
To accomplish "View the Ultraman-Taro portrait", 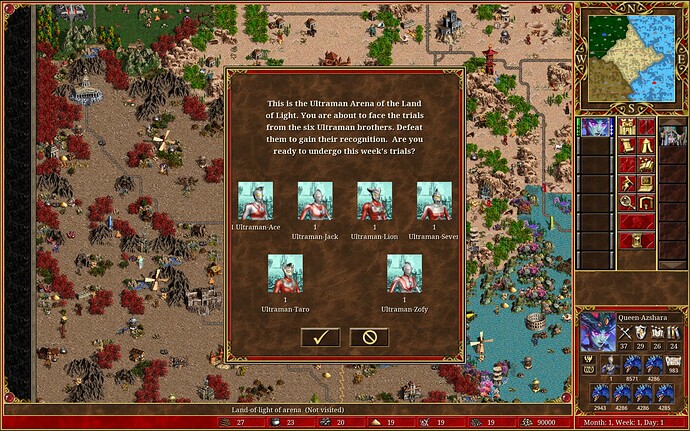I will pos(286,273).
